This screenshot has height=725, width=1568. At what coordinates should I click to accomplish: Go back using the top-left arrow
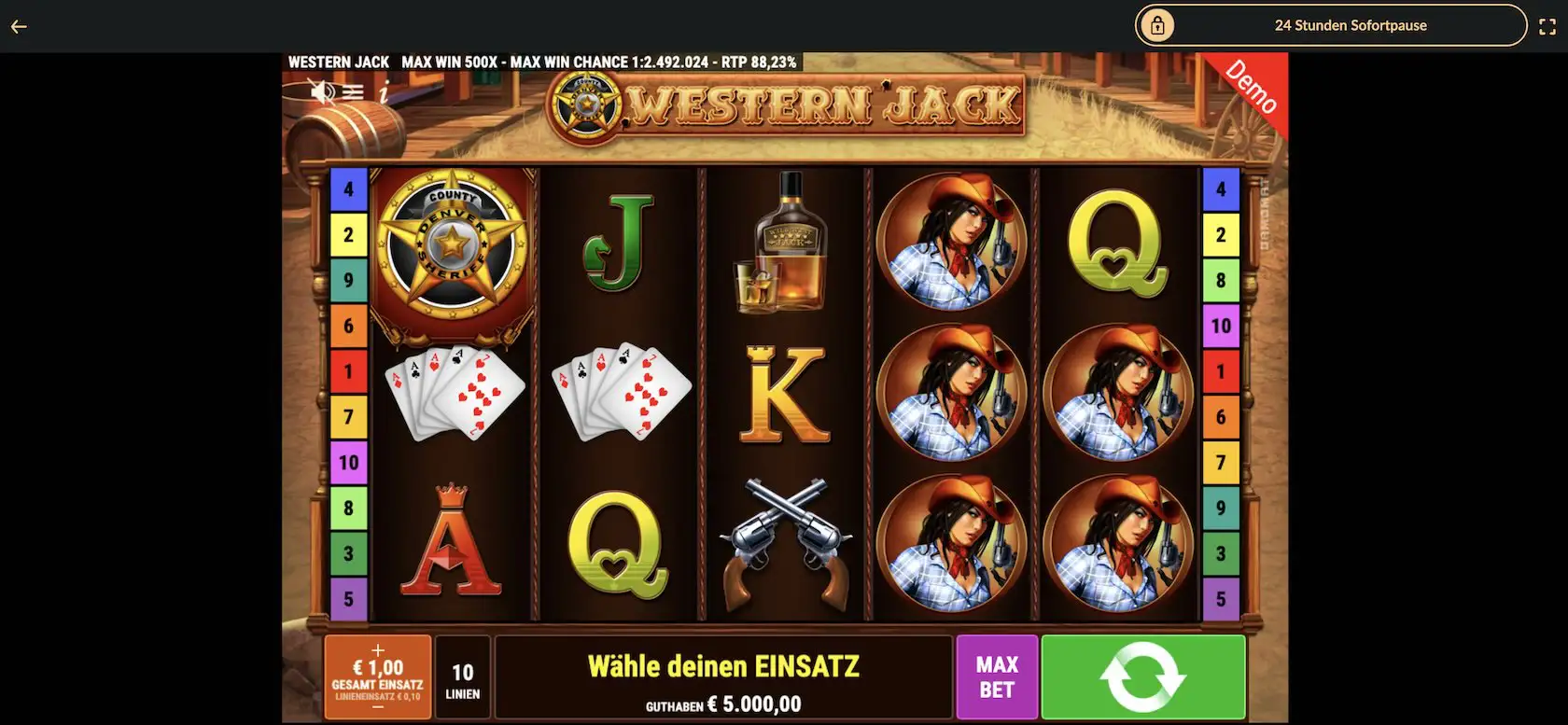click(x=19, y=26)
